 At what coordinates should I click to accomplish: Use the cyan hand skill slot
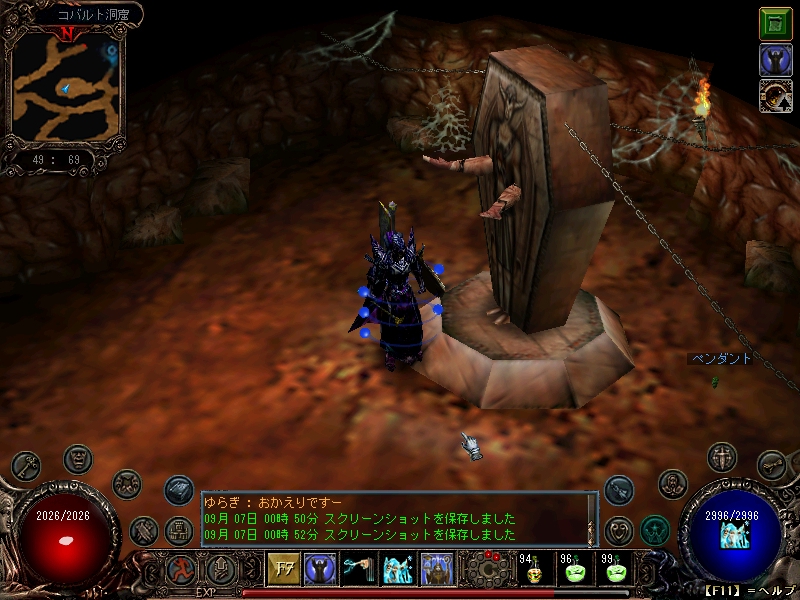tap(358, 570)
